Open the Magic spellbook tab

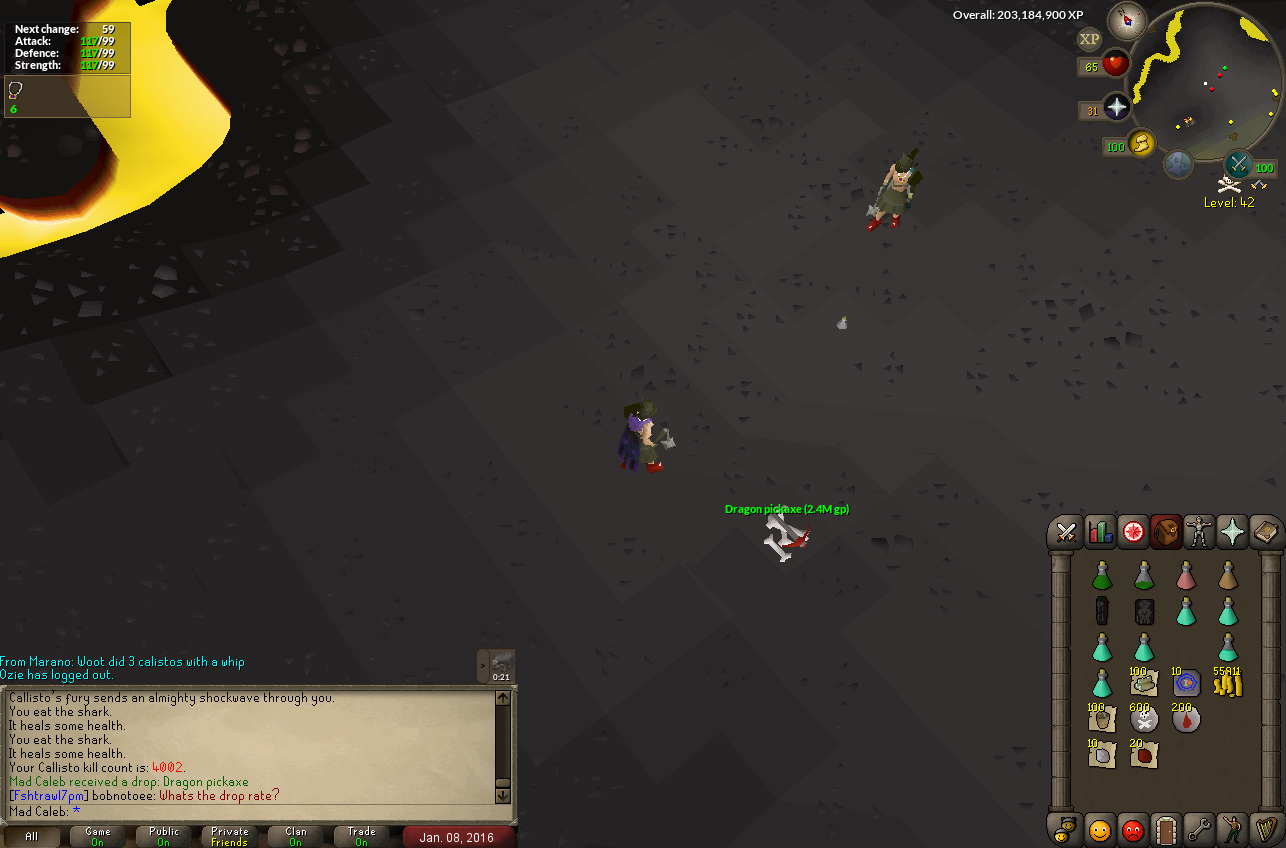tap(1265, 532)
